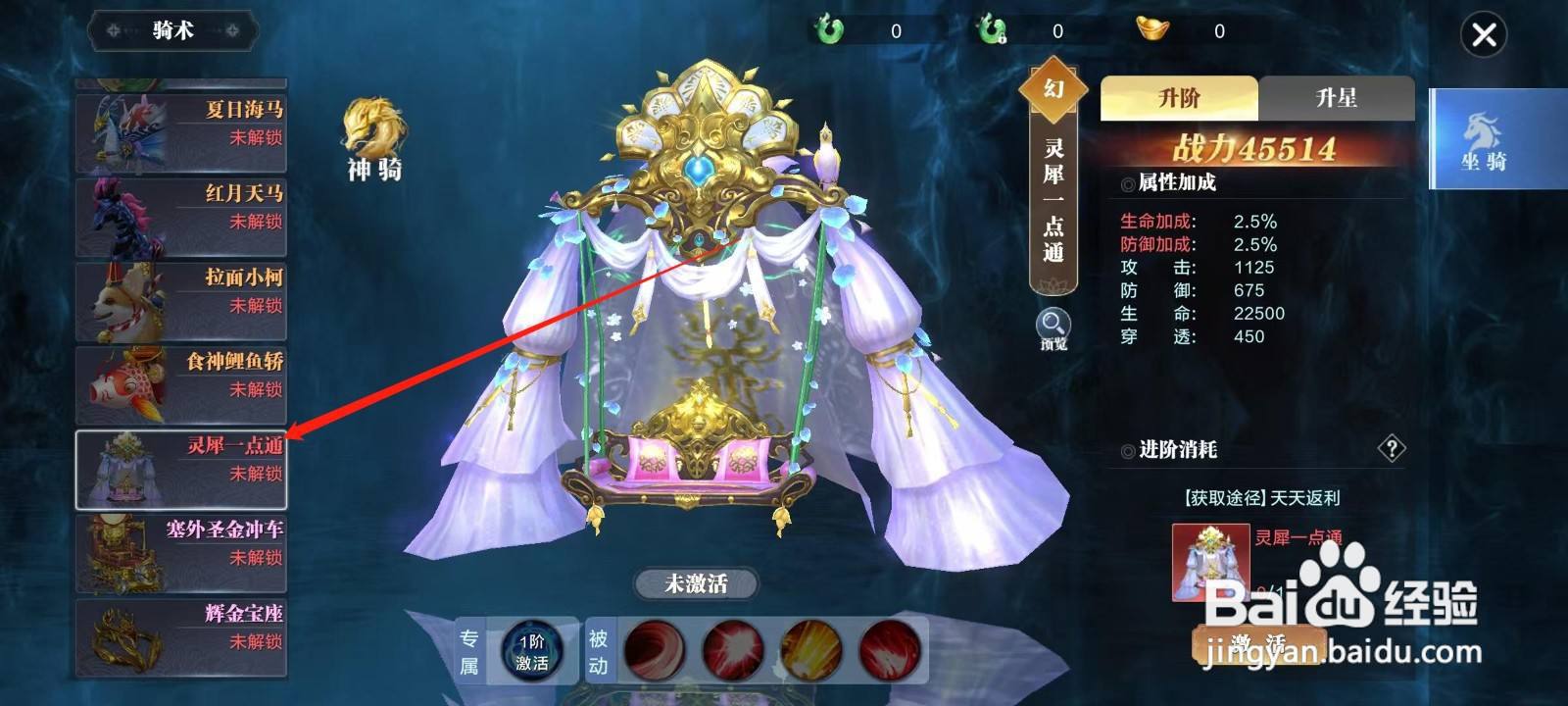Switch to the 升星 tab
Viewport: 1568px width, 706px height.
tap(1338, 98)
